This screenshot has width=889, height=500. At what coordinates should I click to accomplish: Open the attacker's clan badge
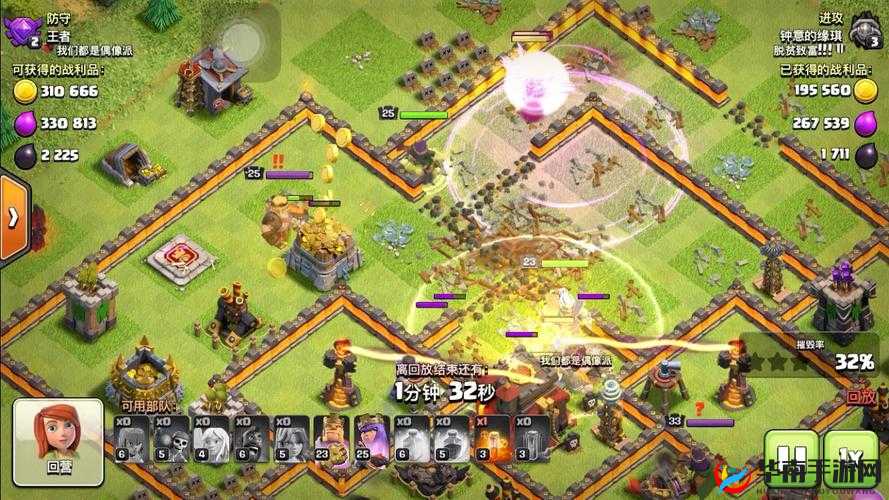[x=863, y=31]
